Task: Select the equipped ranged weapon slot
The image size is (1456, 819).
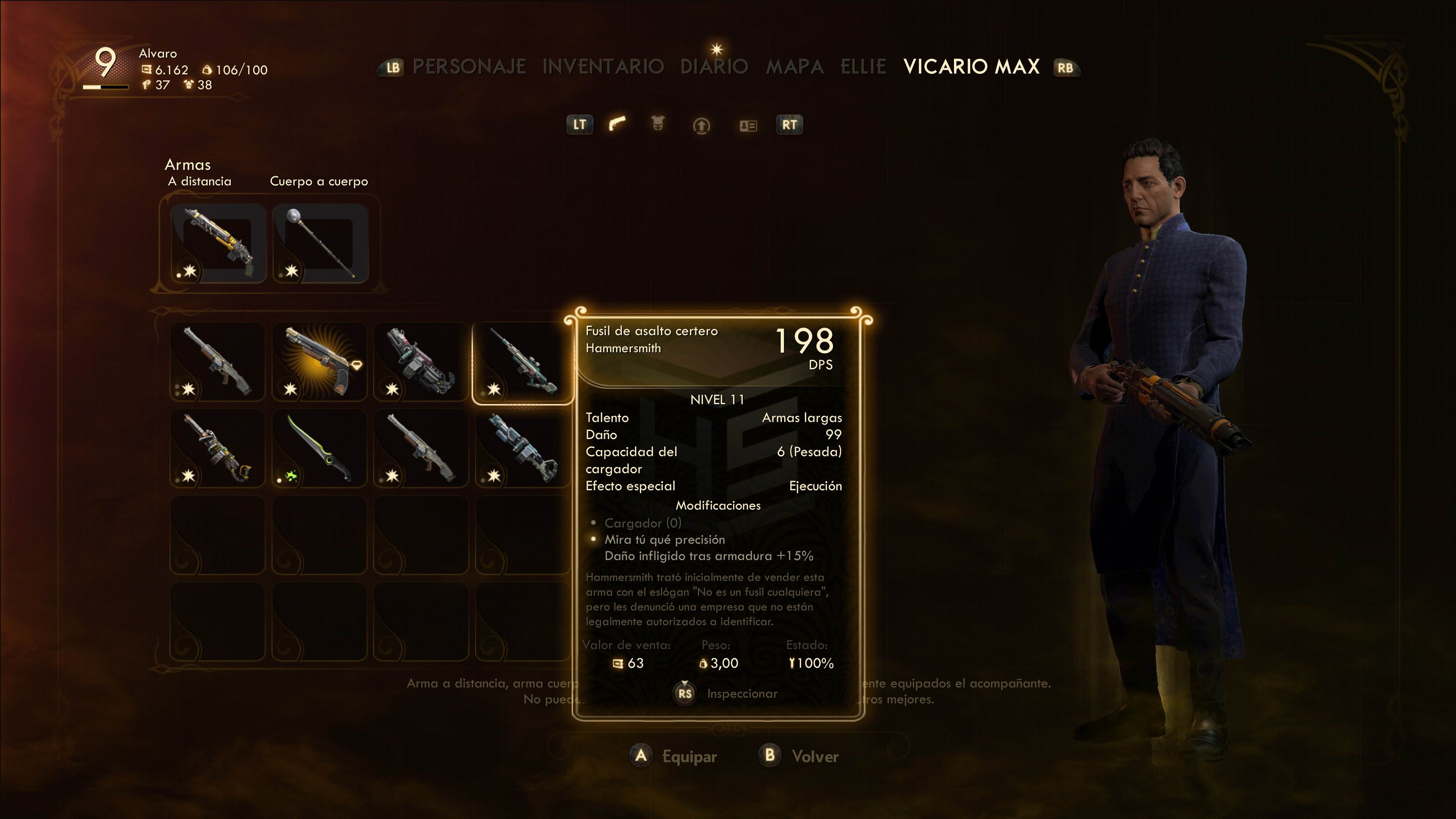Action: pos(218,243)
